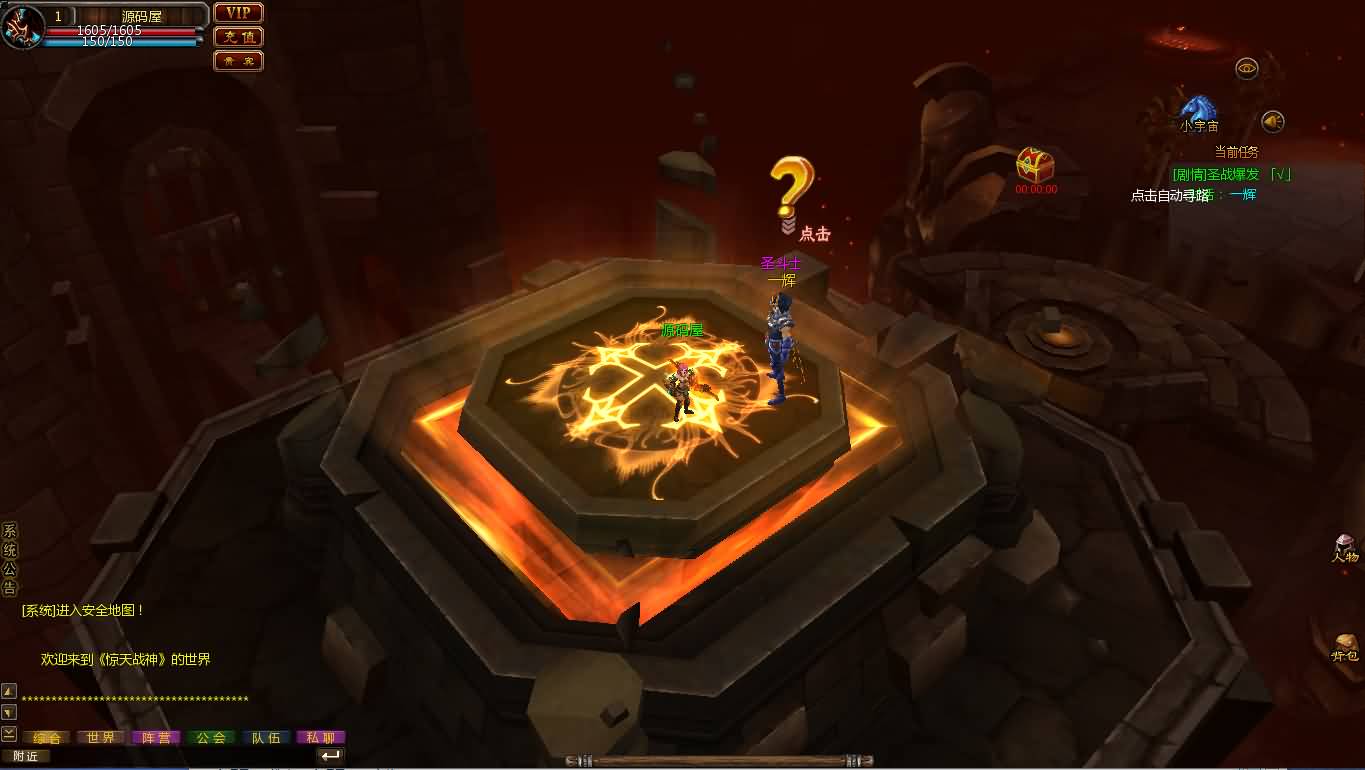The image size is (1365, 770).
Task: Expand chat history with the up arrow
Action: pos(10,690)
